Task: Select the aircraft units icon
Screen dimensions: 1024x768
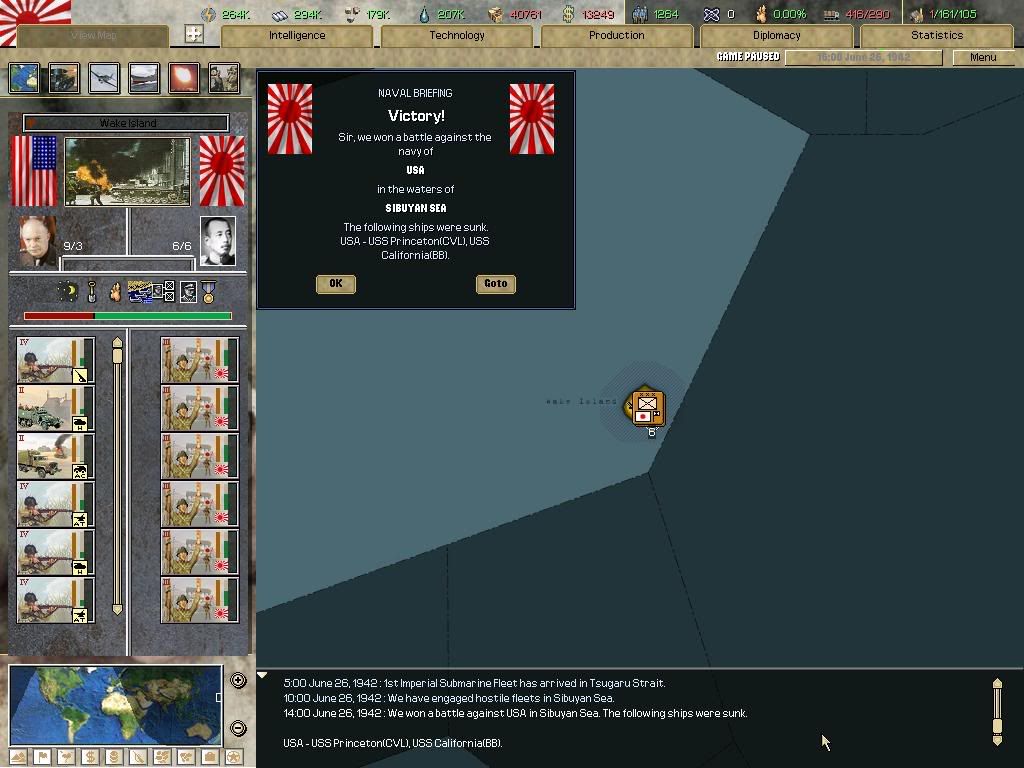Action: pos(104,78)
